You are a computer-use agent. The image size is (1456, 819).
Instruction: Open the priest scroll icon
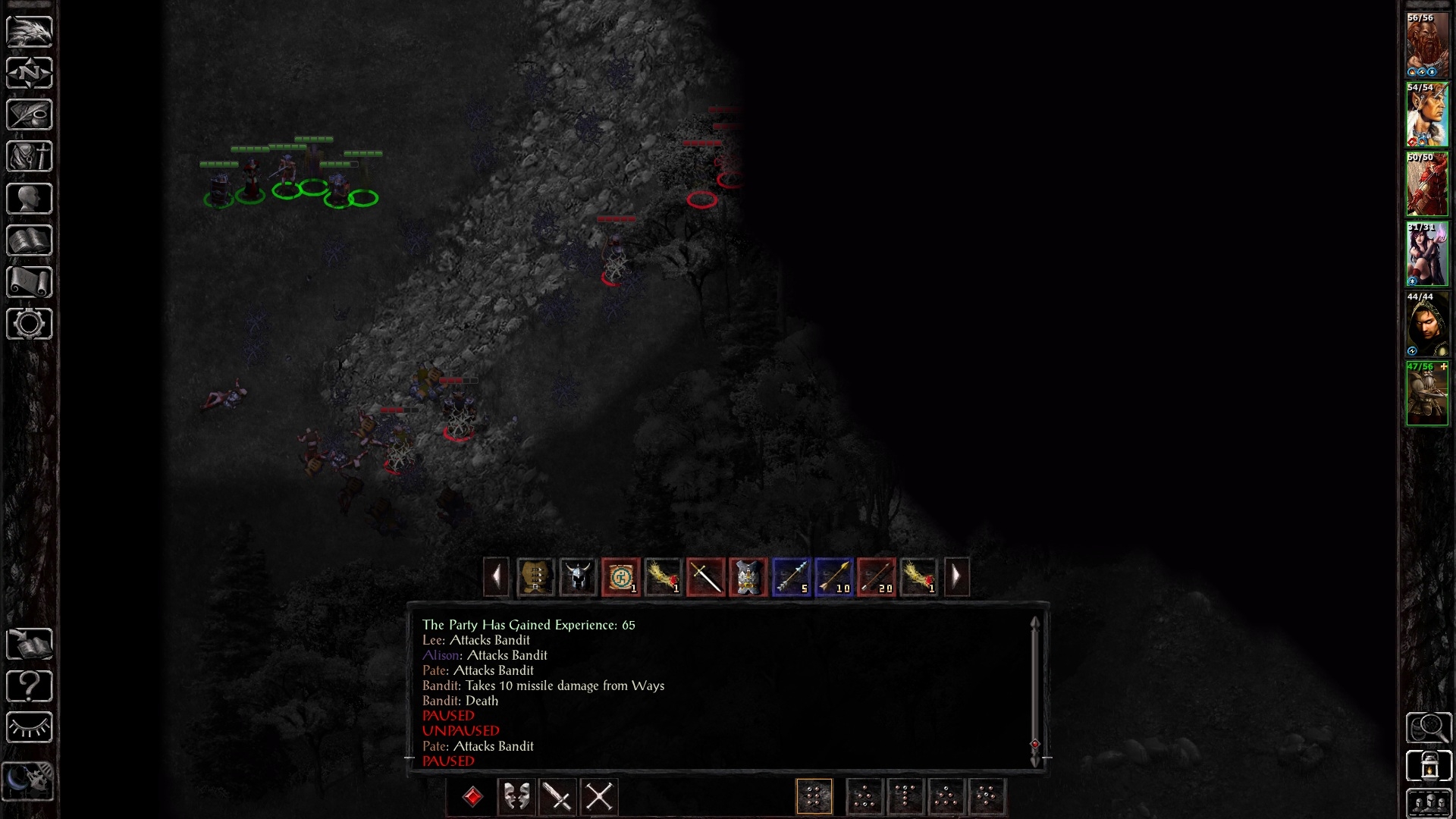pos(30,283)
